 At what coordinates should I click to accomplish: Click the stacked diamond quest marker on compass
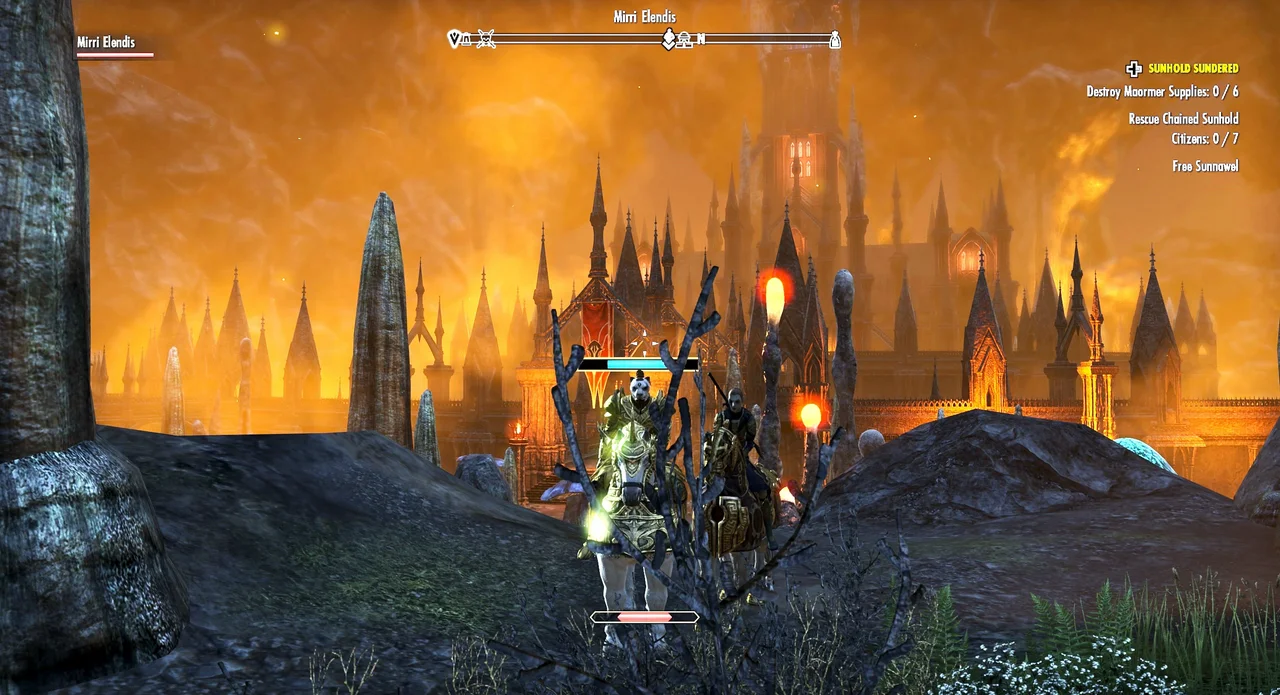[669, 39]
